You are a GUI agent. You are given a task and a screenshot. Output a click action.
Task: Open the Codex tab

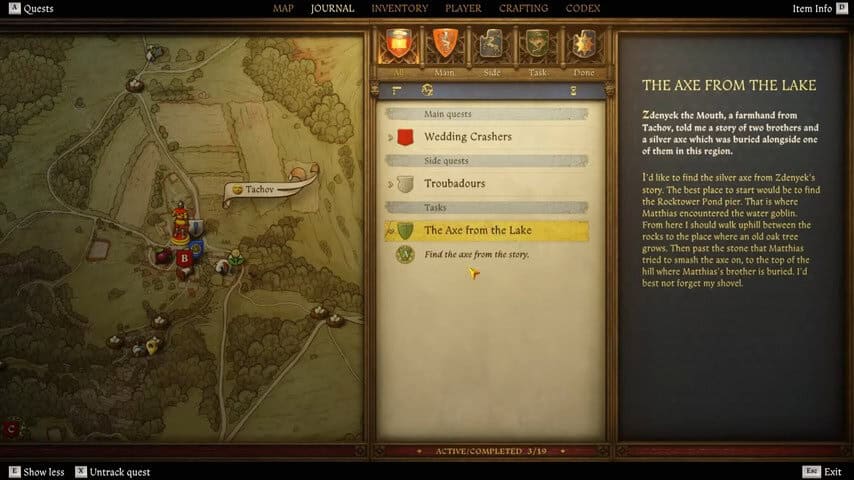coord(582,9)
